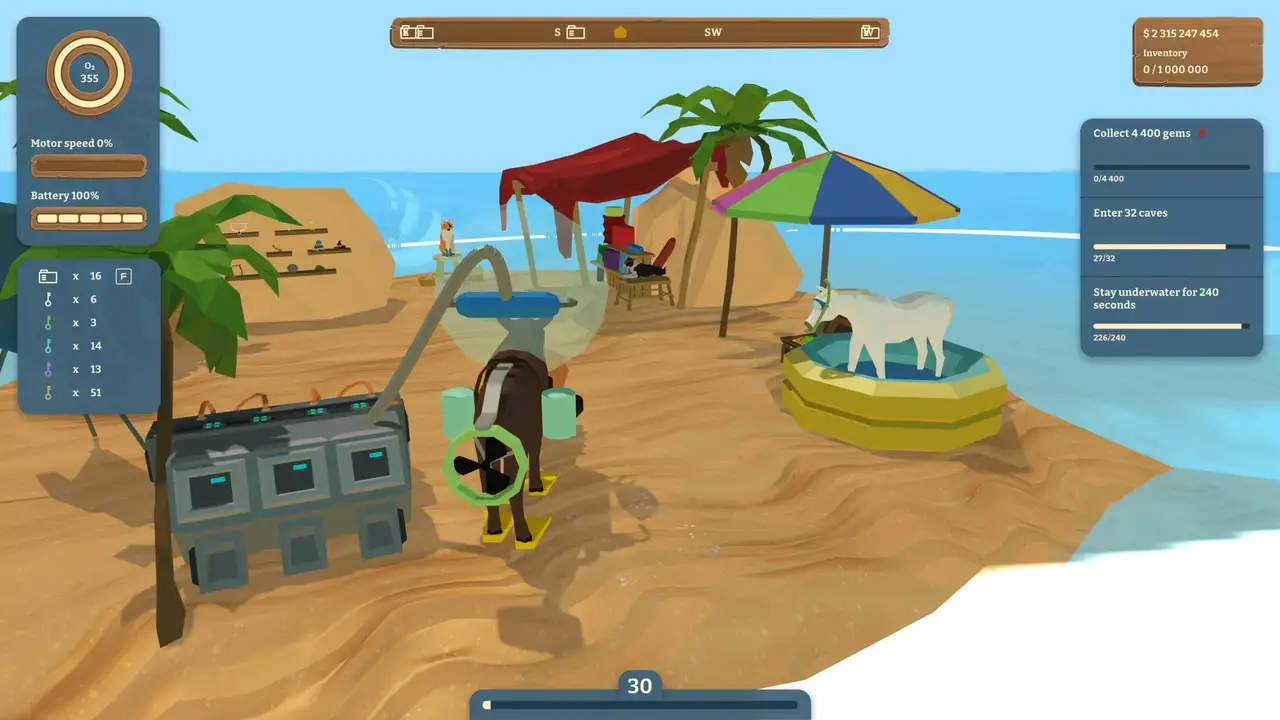Click the Battery 100% level bar
This screenshot has width=1280, height=720.
pos(88,218)
